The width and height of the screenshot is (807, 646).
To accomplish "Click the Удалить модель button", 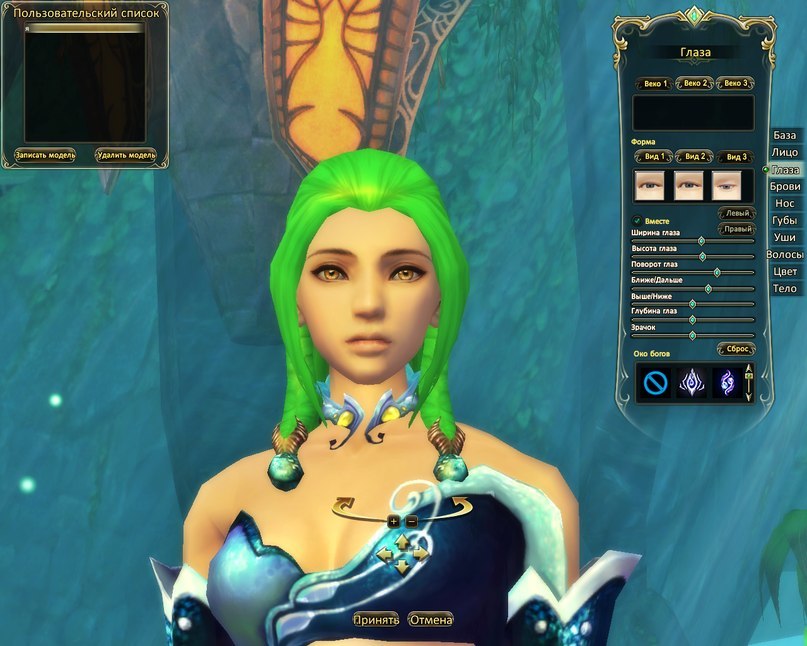I will pos(126,155).
